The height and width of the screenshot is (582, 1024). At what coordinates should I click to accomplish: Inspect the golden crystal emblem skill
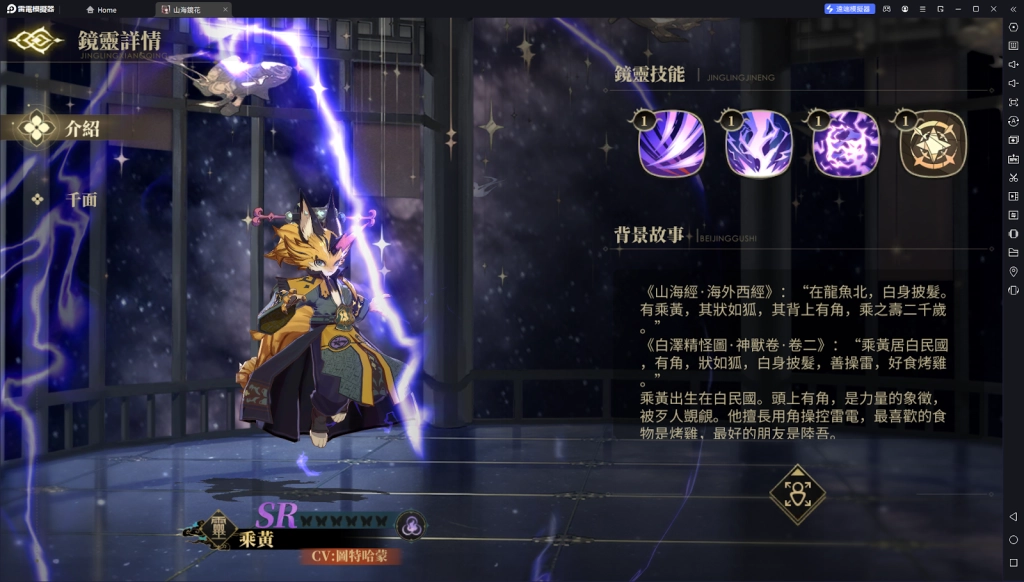click(933, 144)
